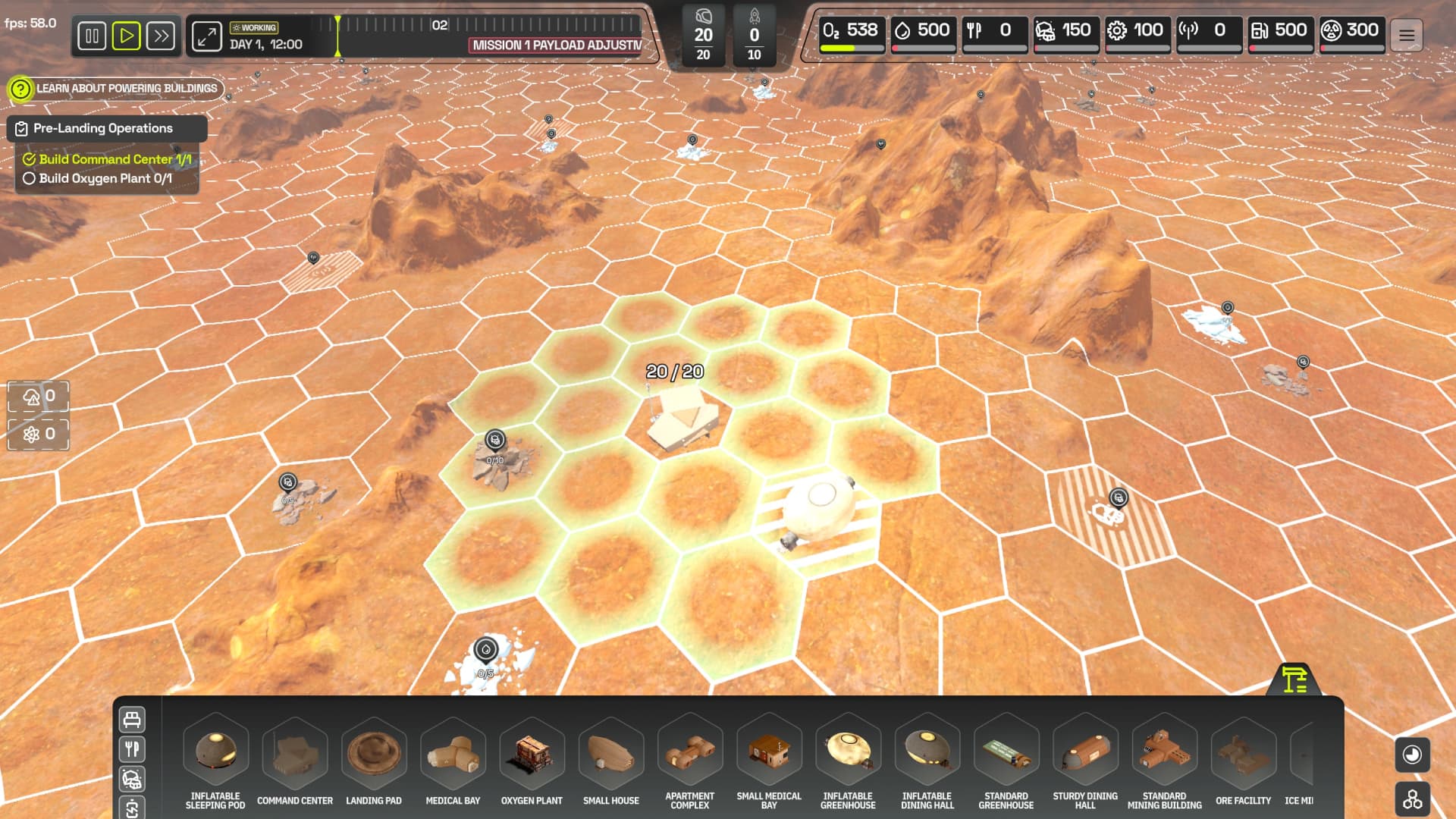Open the power category in build sidebar
The height and width of the screenshot is (819, 1456).
(x=131, y=808)
